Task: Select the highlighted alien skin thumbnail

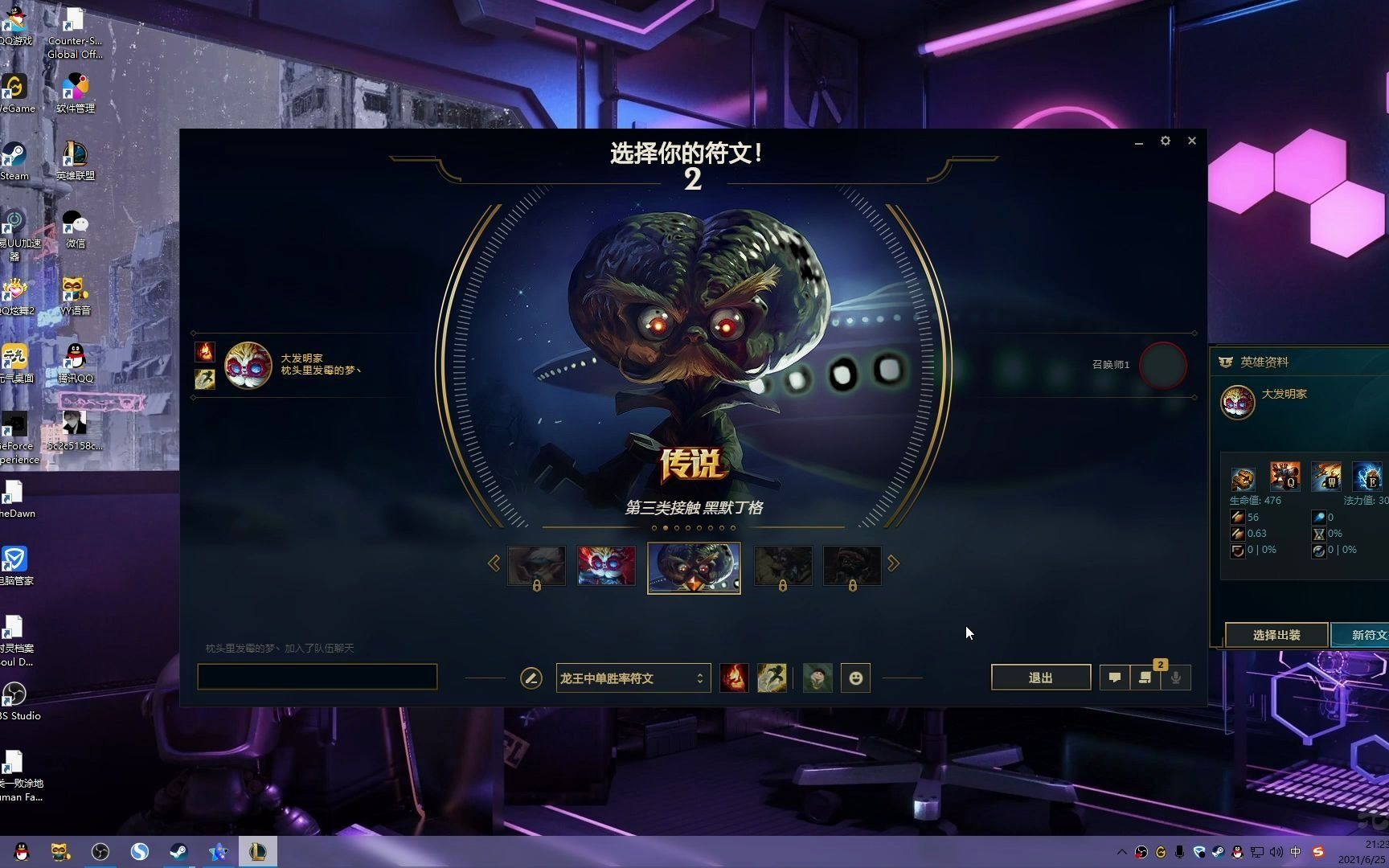Action: click(693, 567)
